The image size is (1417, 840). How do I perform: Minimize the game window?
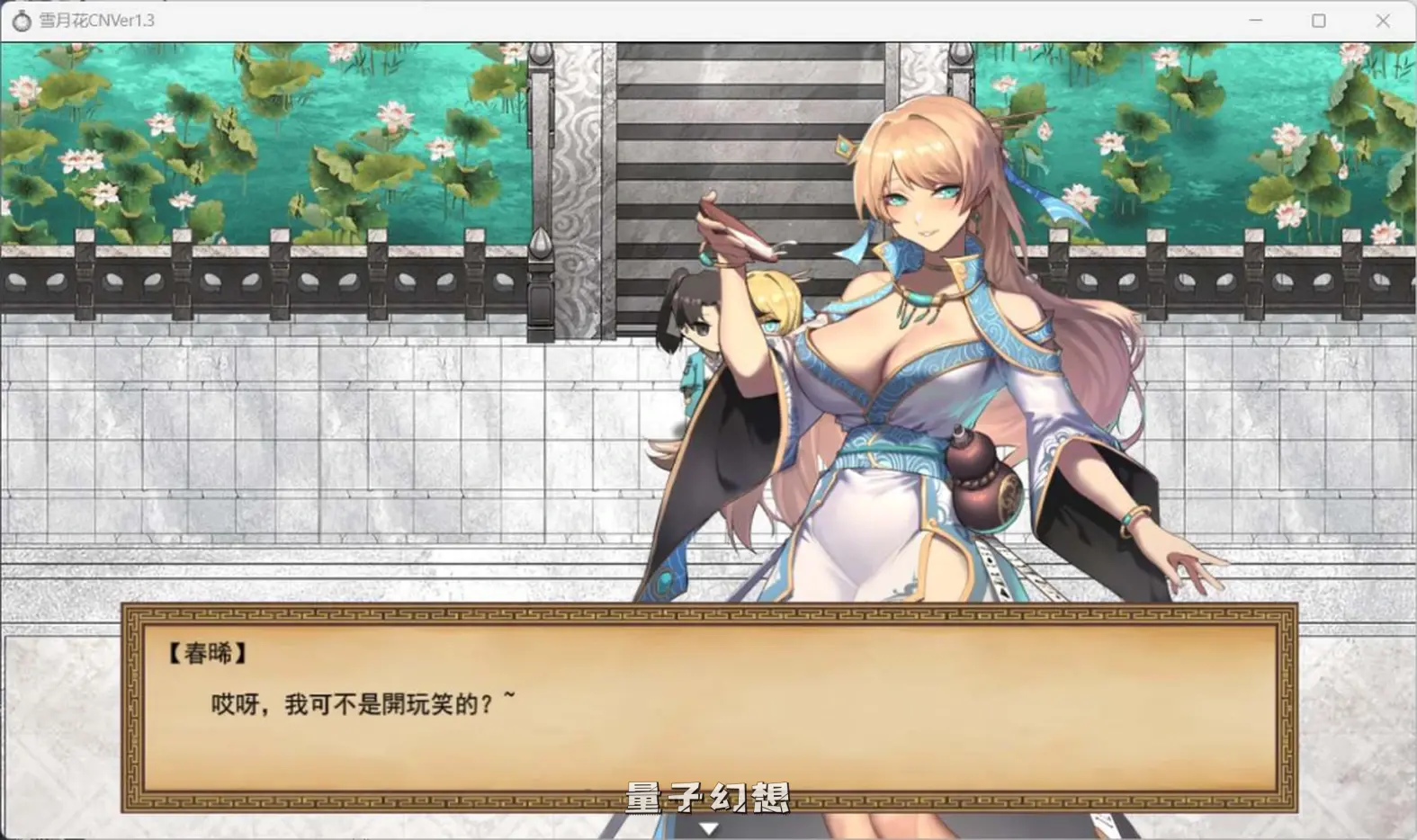[x=1256, y=20]
